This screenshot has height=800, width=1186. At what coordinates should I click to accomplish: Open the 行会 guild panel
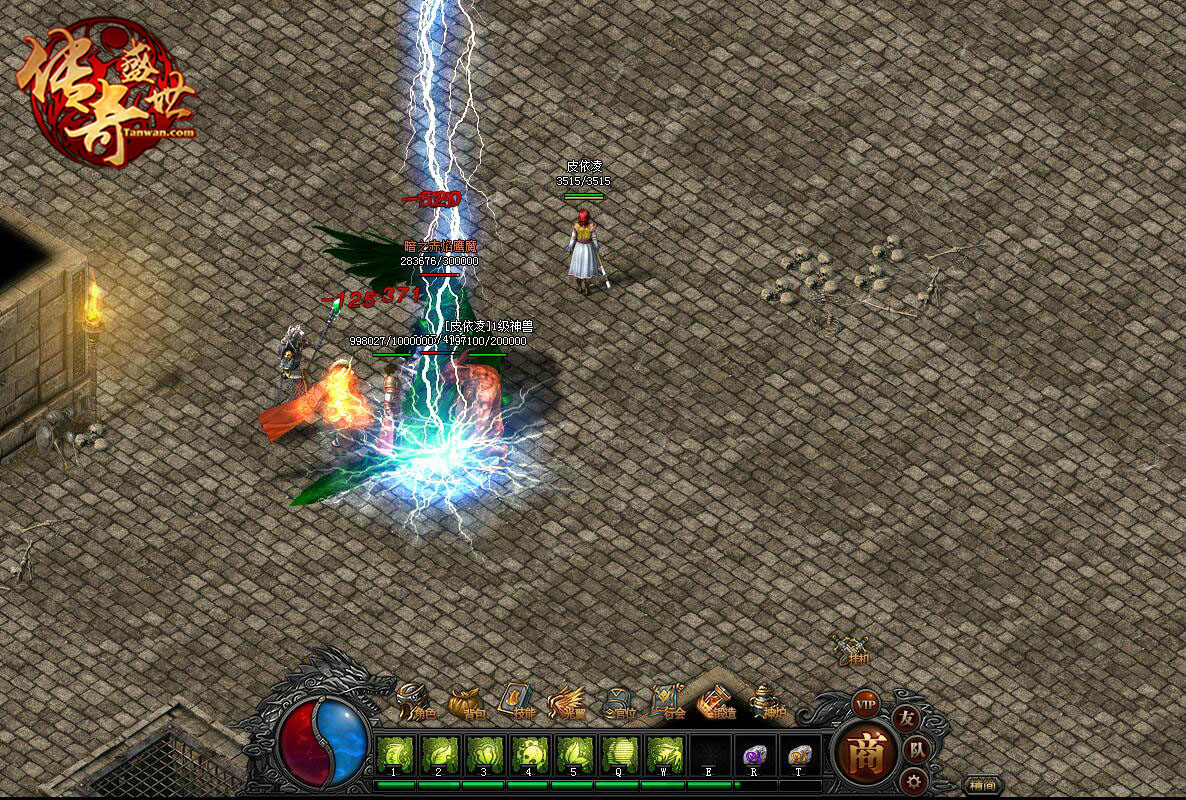pos(668,702)
